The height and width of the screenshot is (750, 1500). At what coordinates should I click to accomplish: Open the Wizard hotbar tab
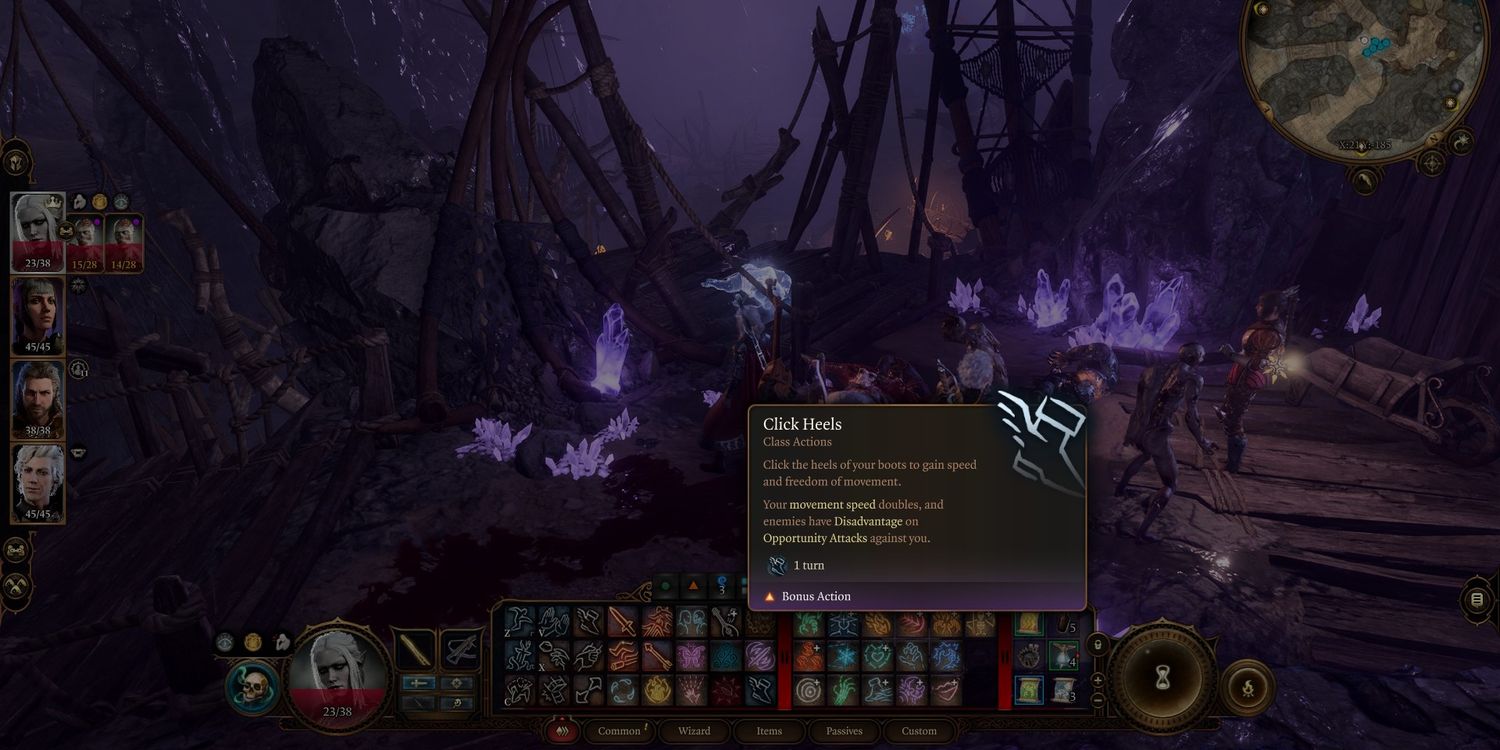click(x=694, y=731)
